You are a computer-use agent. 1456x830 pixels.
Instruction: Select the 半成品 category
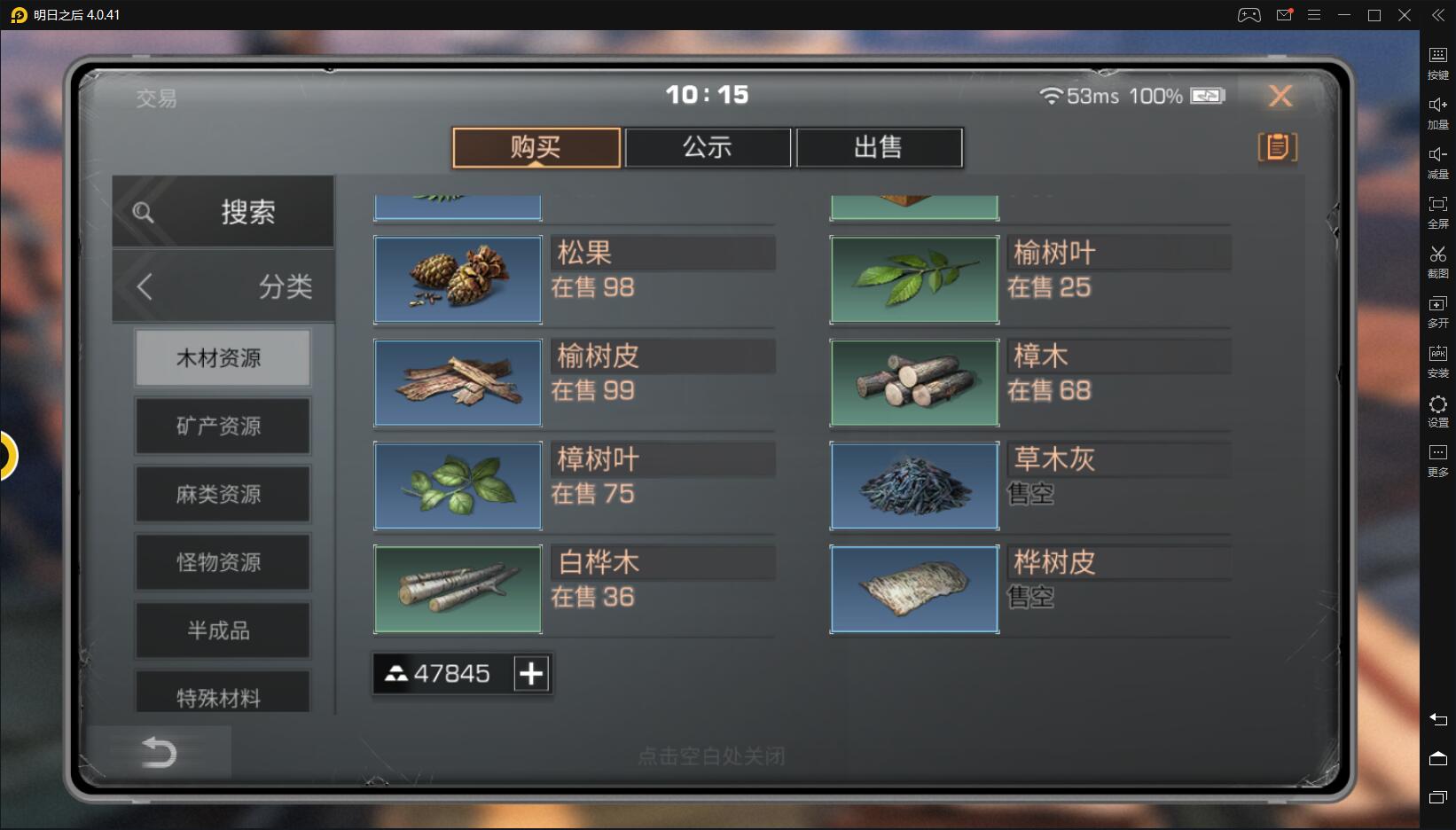[x=222, y=630]
